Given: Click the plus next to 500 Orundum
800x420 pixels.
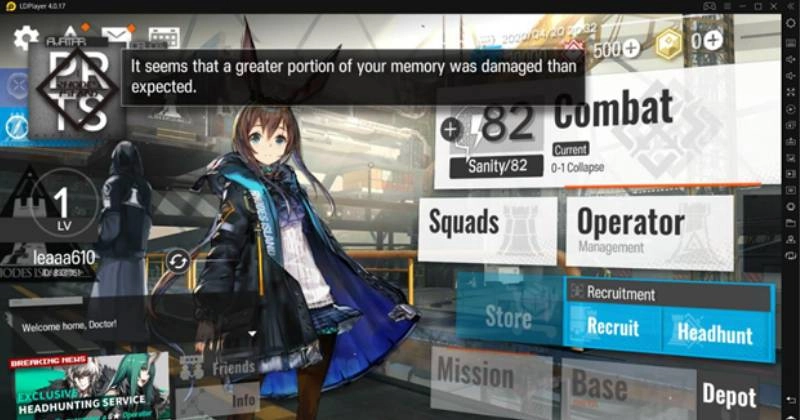Looking at the screenshot, I should tap(631, 48).
